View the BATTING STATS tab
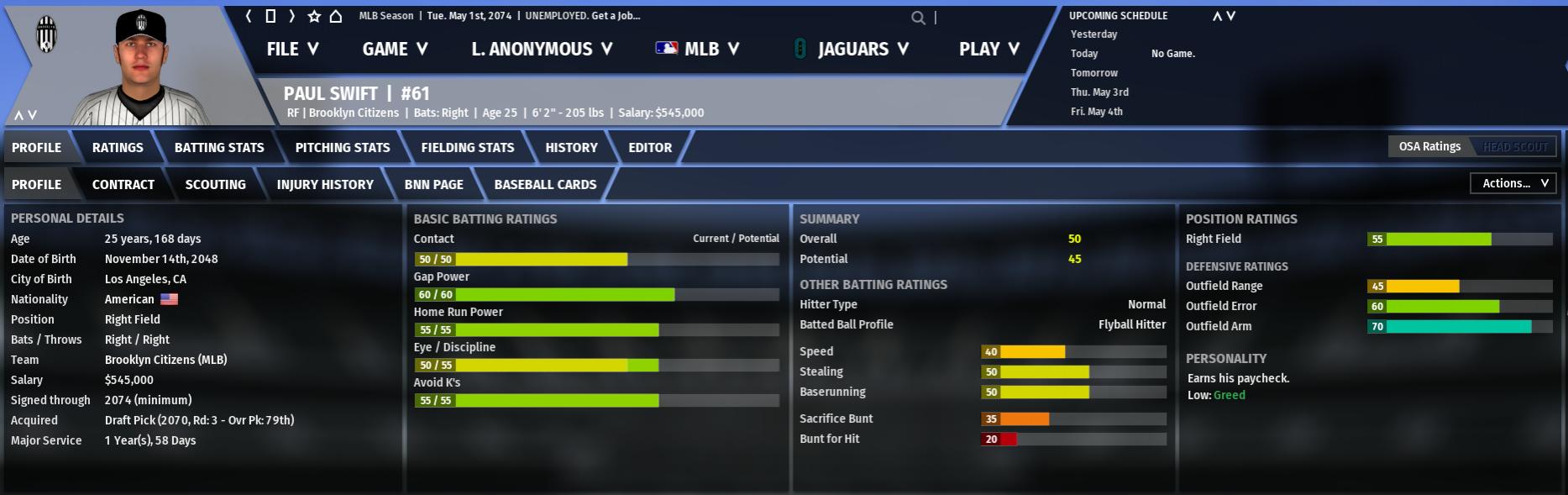The image size is (1568, 495). click(219, 147)
